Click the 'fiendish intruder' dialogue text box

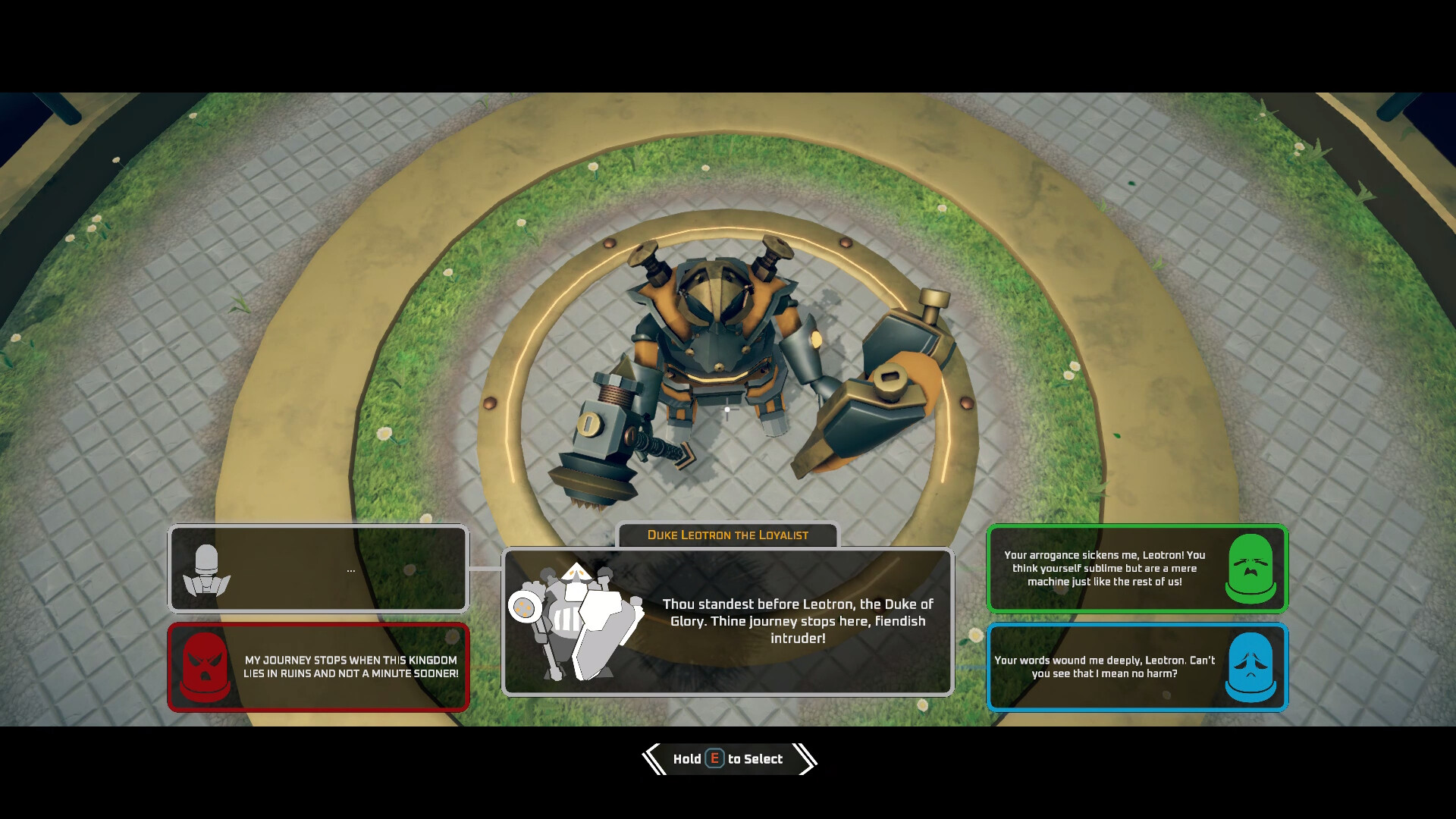coord(795,621)
